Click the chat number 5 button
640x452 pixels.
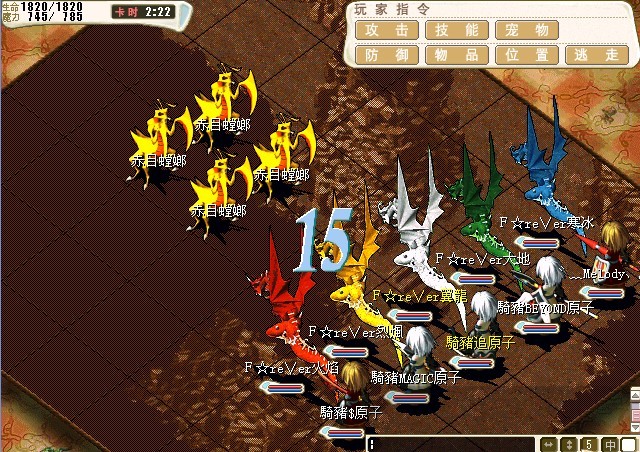pos(589,444)
